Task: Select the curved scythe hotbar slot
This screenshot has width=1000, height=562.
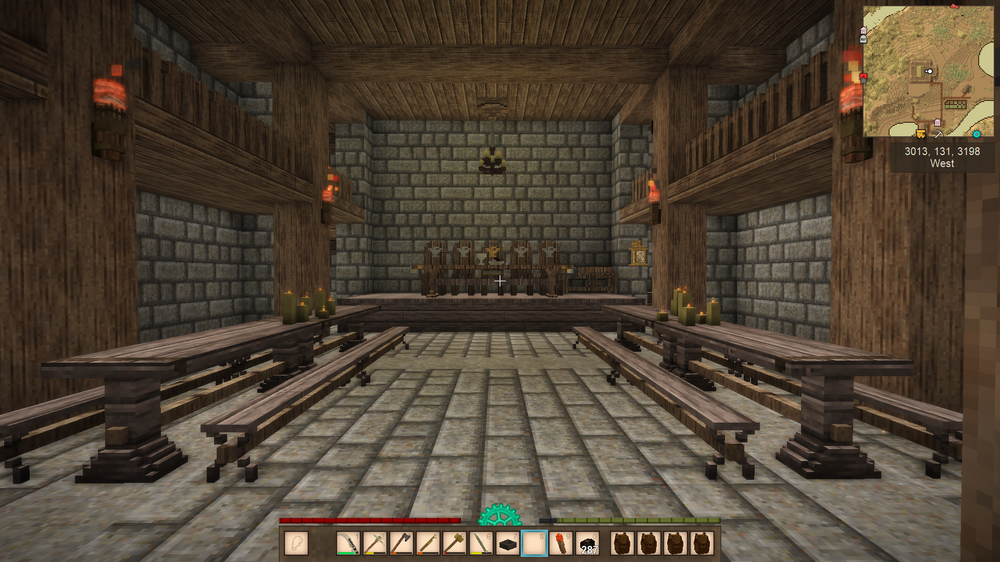Action: click(x=349, y=543)
